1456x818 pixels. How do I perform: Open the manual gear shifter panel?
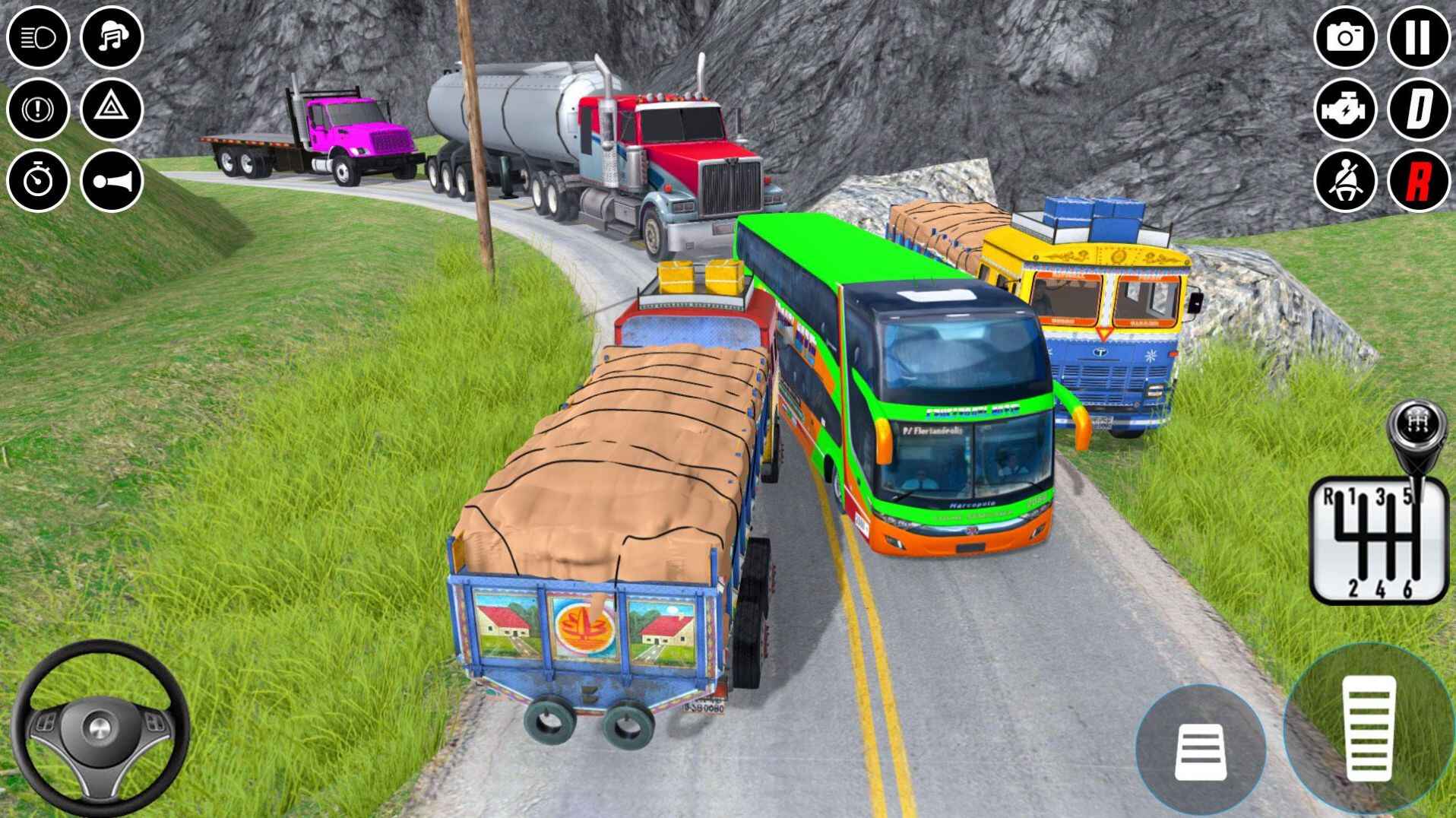point(1378,538)
